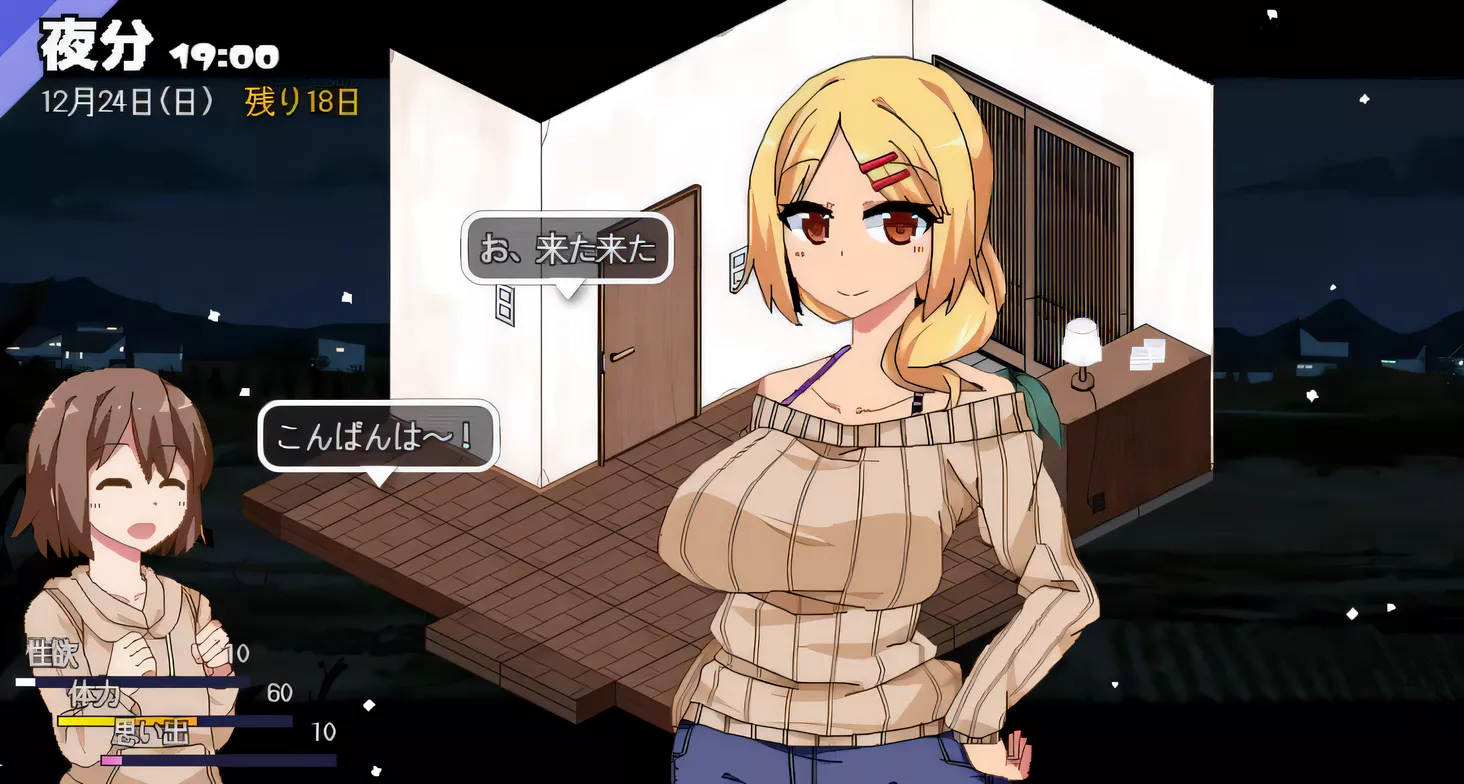Image resolution: width=1464 pixels, height=784 pixels.
Task: Click the stack of papers on the dresser
Action: (x=1147, y=356)
